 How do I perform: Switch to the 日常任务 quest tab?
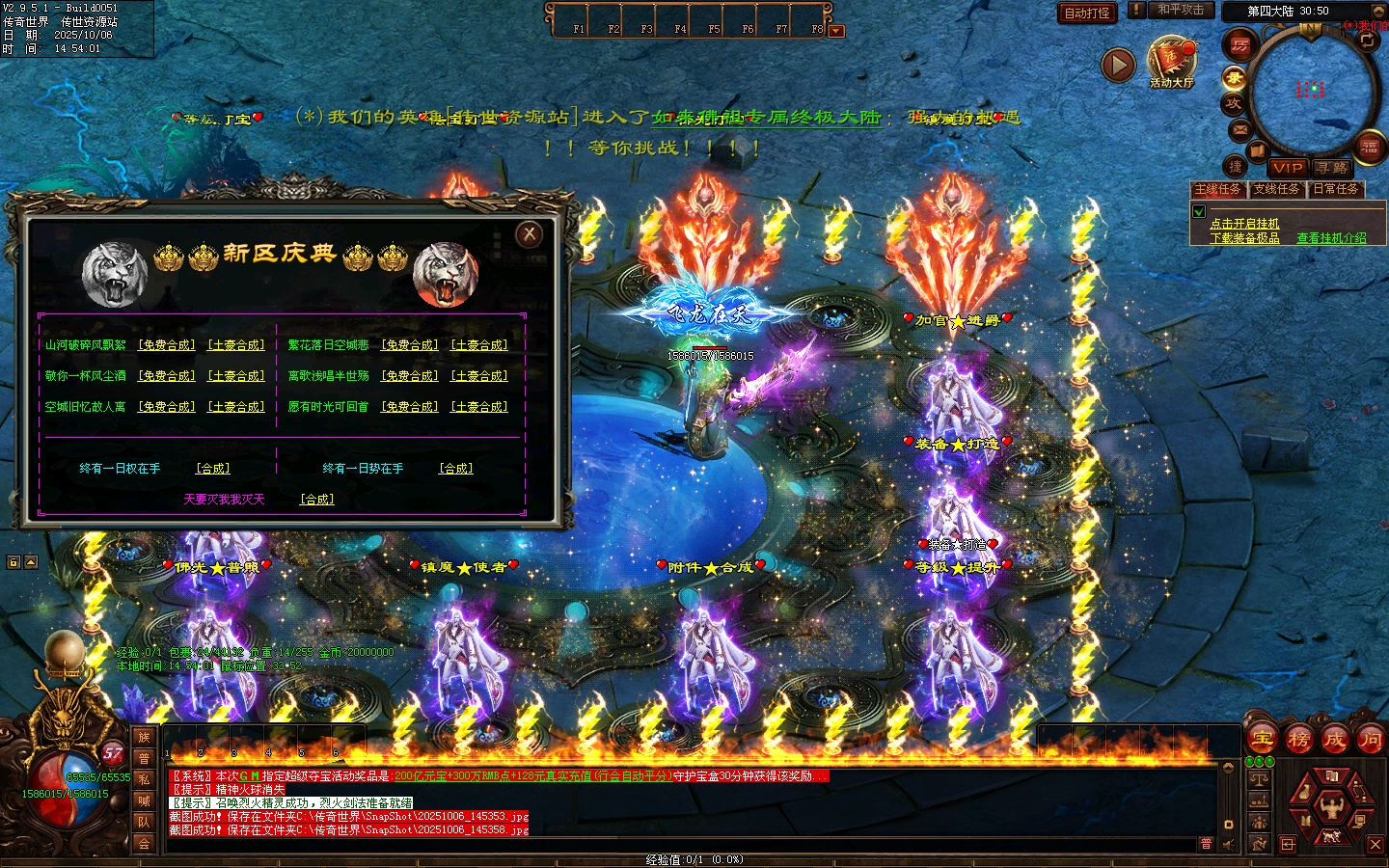(1336, 190)
